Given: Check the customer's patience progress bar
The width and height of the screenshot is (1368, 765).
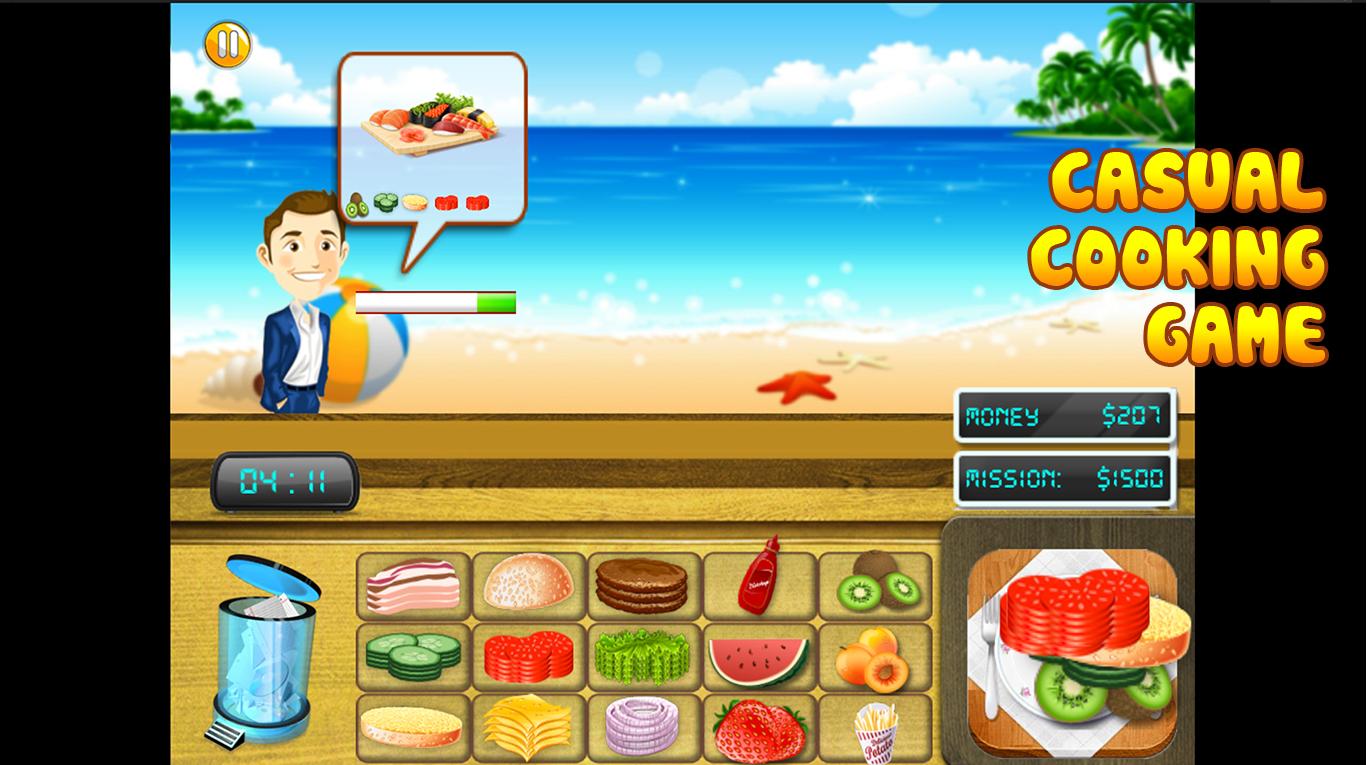Looking at the screenshot, I should (435, 300).
